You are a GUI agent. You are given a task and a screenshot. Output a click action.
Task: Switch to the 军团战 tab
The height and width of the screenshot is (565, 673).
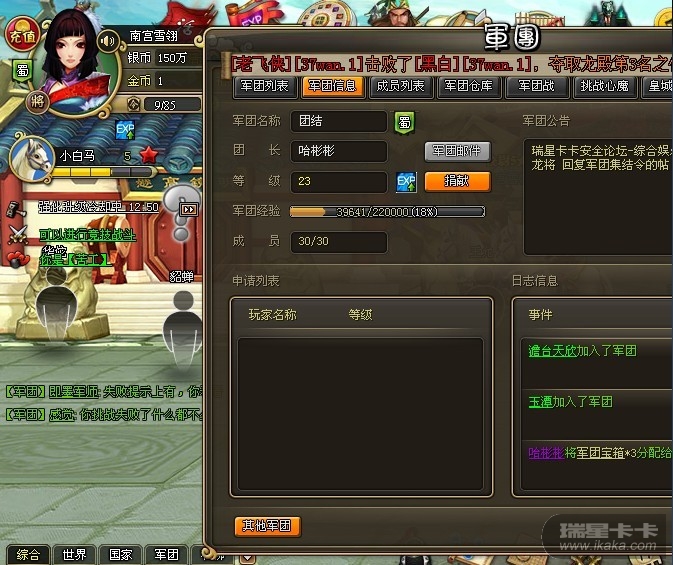[537, 87]
